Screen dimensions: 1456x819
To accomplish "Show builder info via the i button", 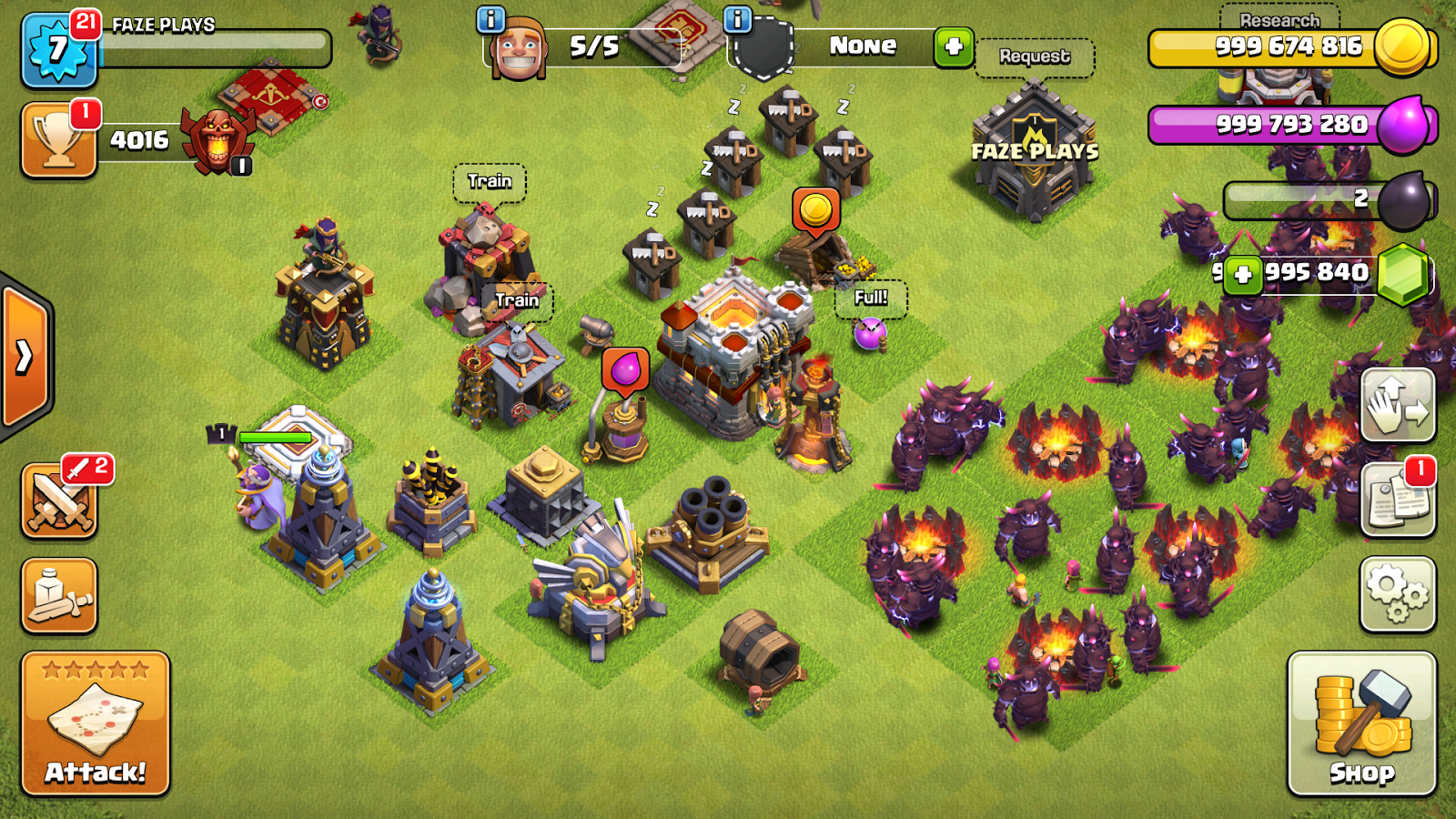I will point(490,19).
